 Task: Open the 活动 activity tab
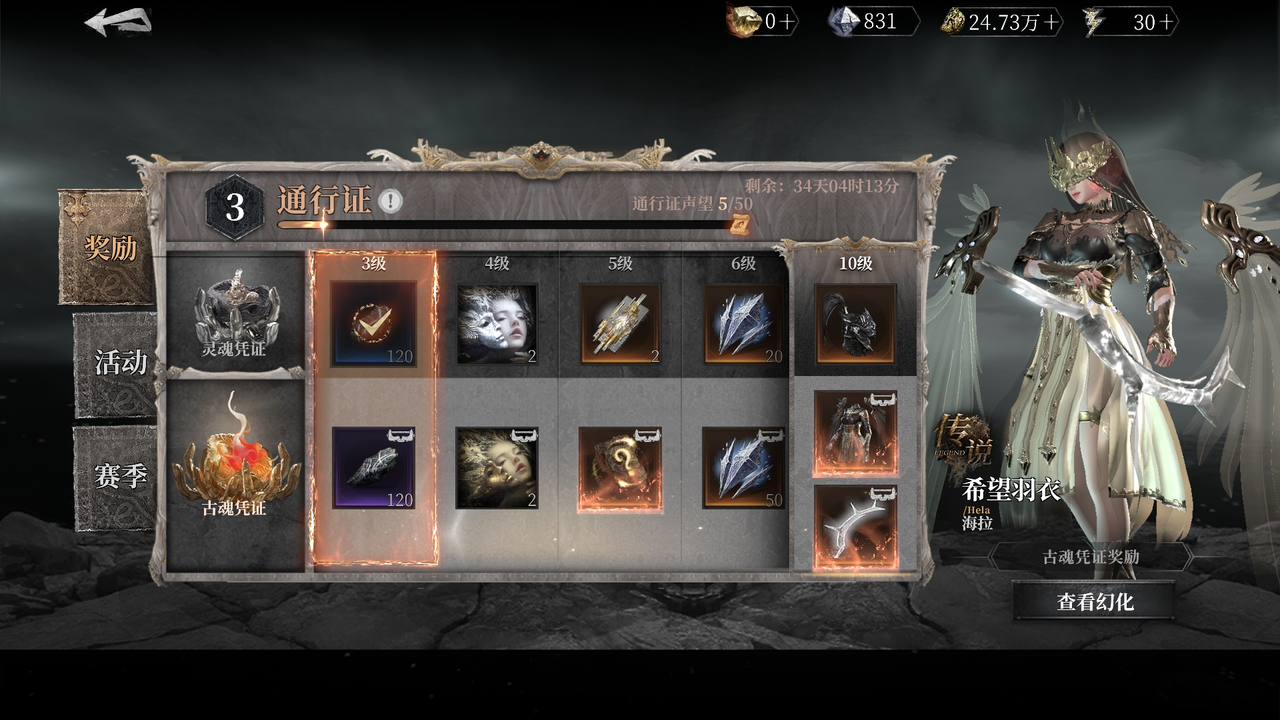click(119, 363)
